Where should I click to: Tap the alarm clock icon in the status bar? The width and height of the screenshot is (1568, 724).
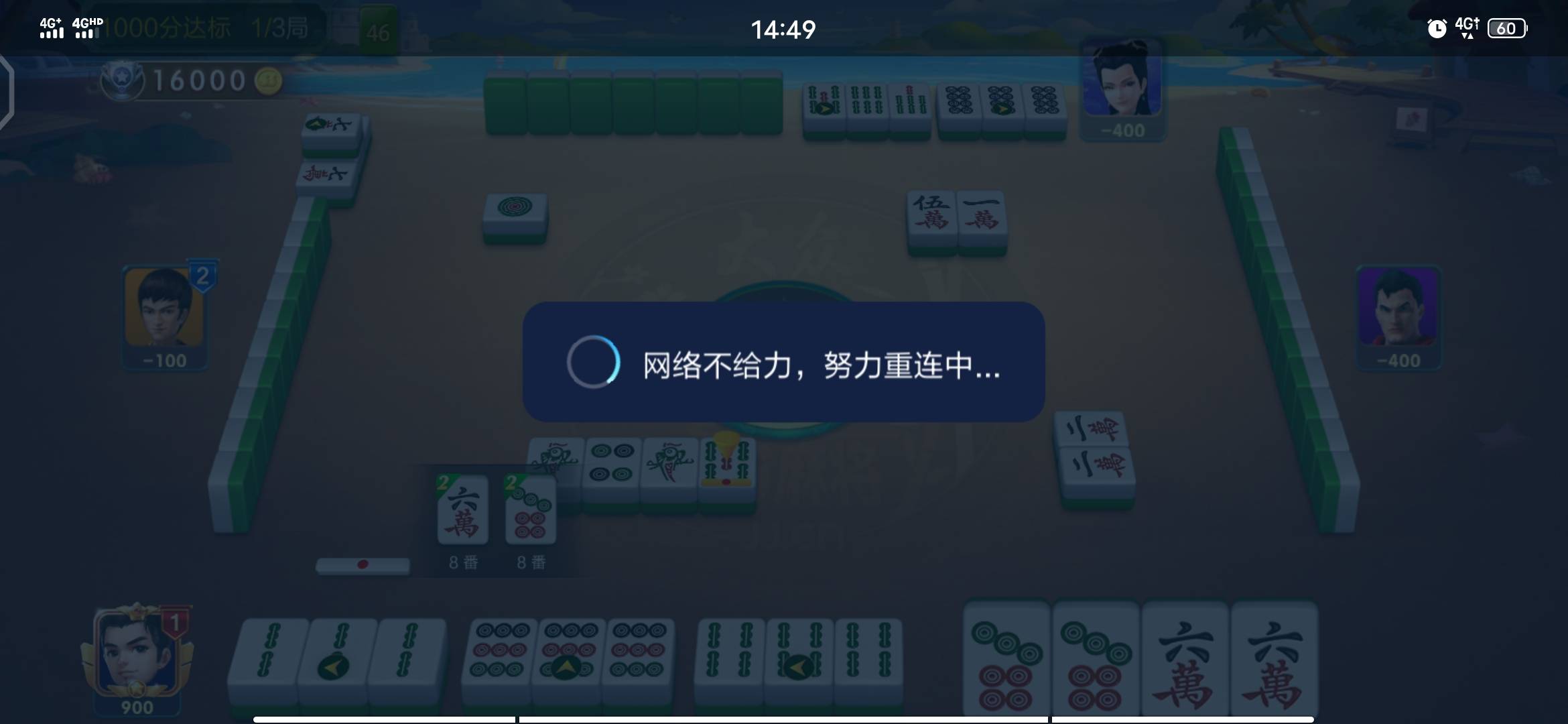pyautogui.click(x=1436, y=27)
